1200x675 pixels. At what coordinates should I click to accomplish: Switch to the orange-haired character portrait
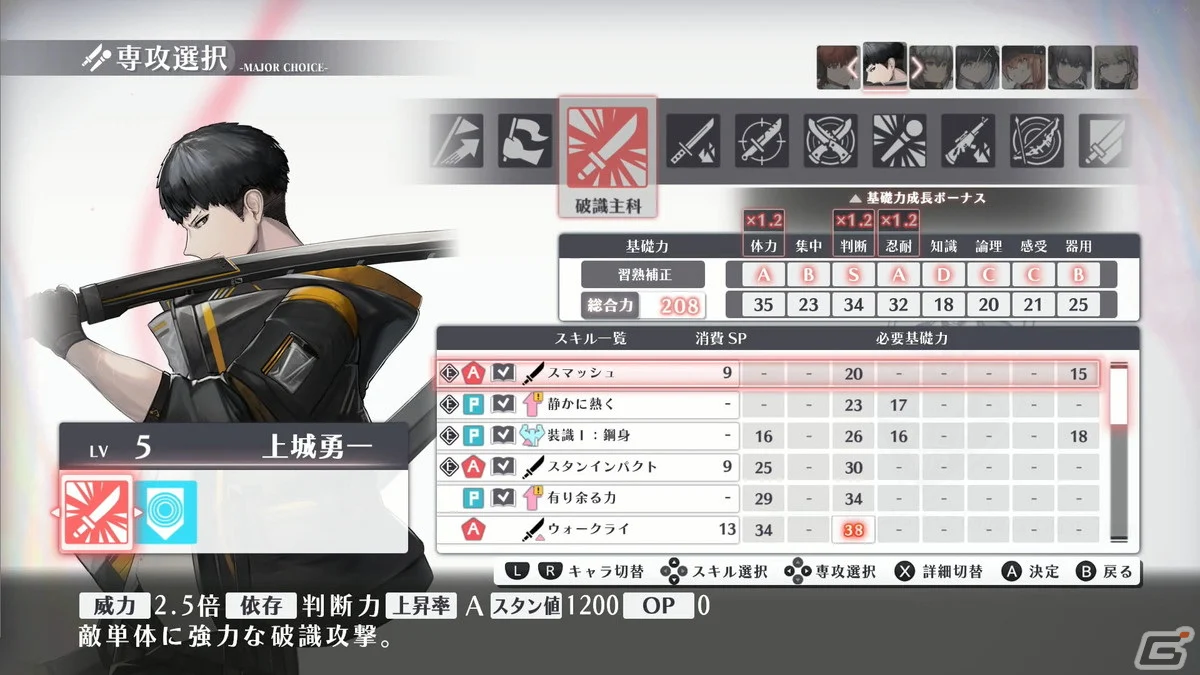coord(1023,67)
